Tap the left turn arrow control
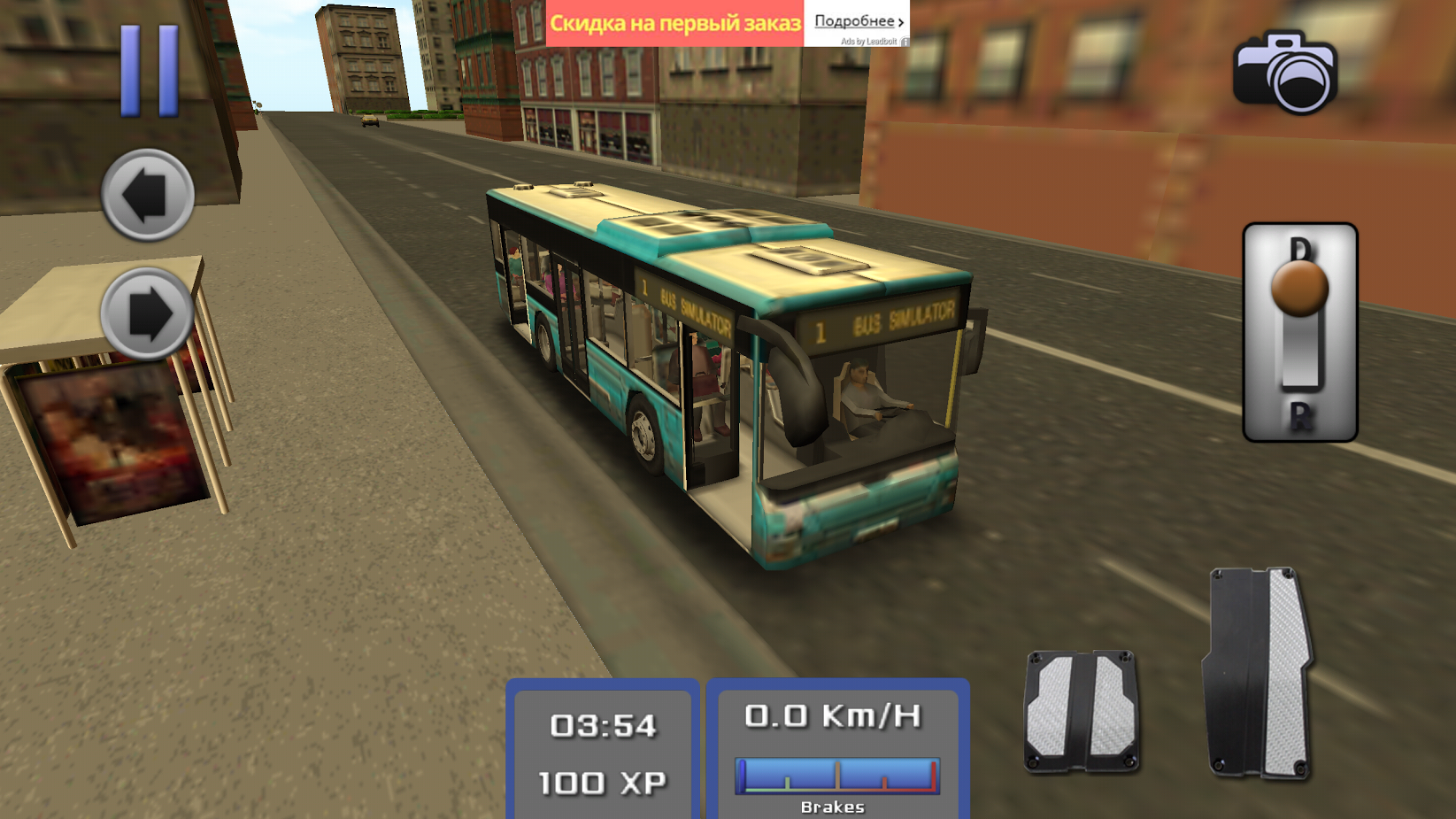1456x819 pixels. point(145,194)
